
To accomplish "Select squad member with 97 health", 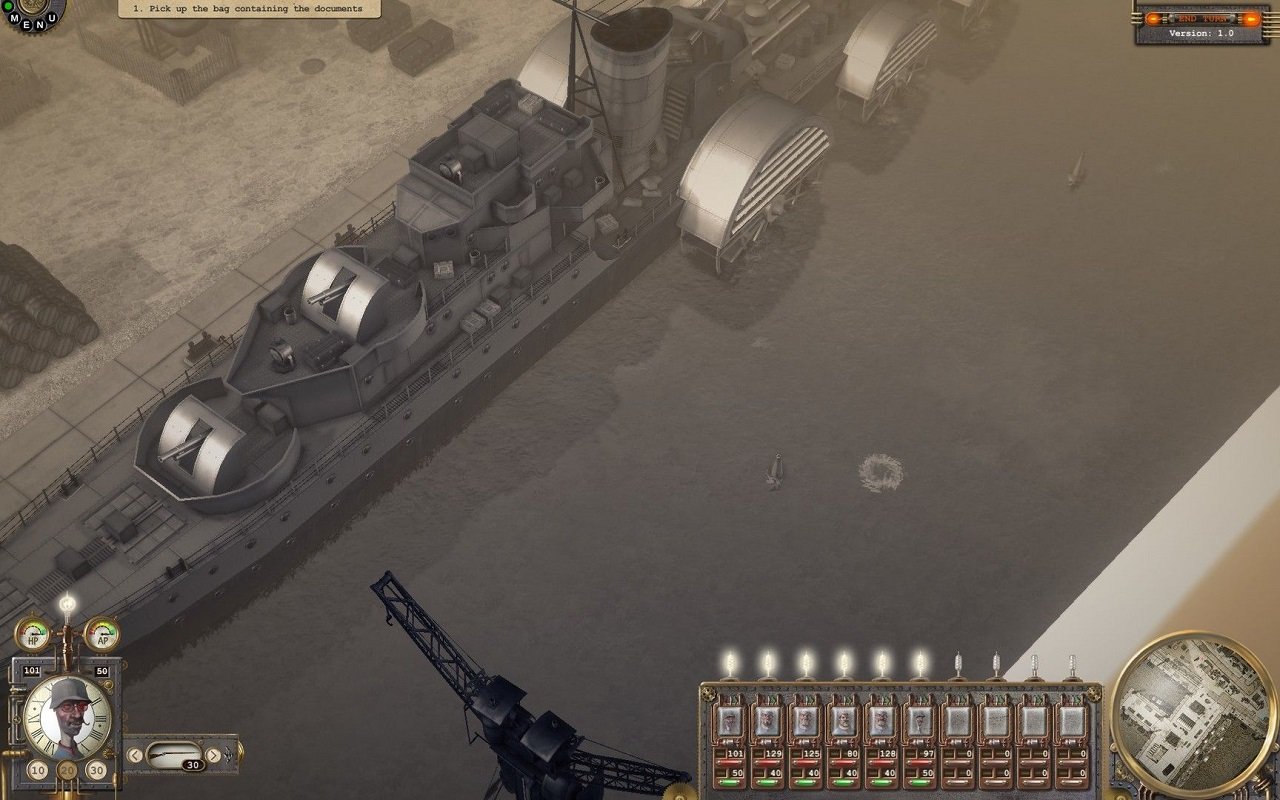I will point(920,721).
